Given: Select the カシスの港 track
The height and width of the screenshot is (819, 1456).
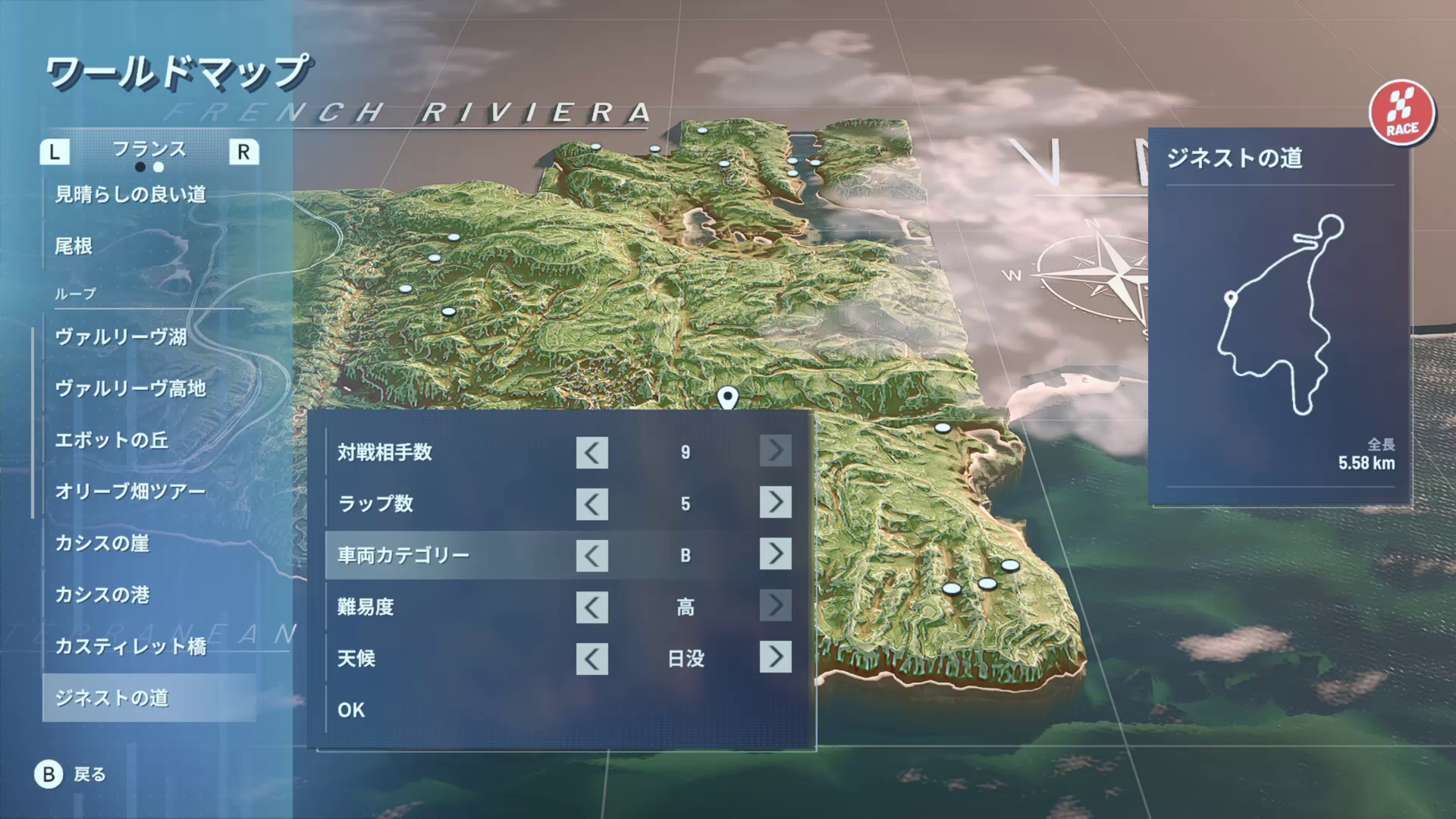Looking at the screenshot, I should point(102,595).
